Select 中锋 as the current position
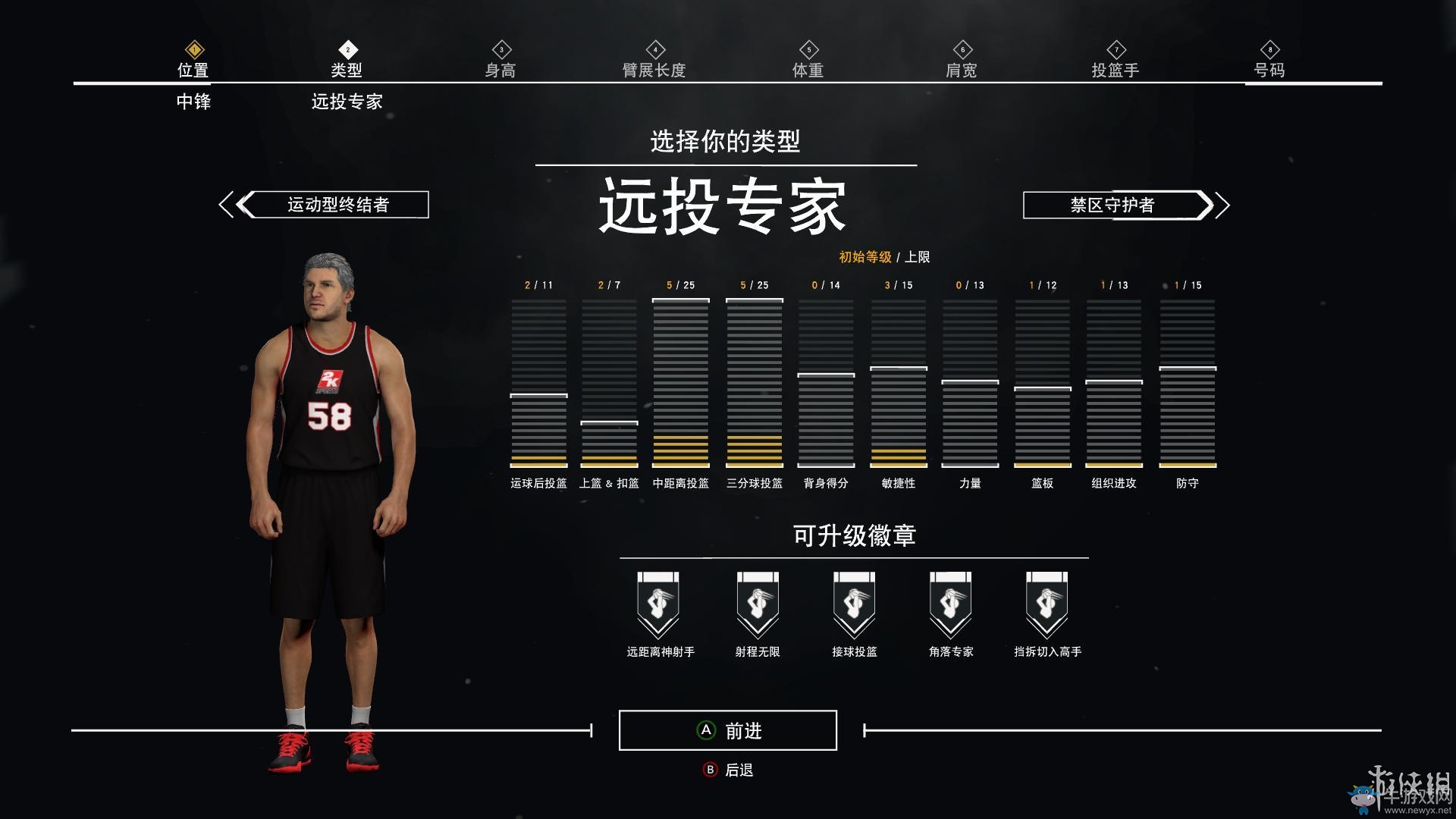The width and height of the screenshot is (1456, 819). click(193, 102)
